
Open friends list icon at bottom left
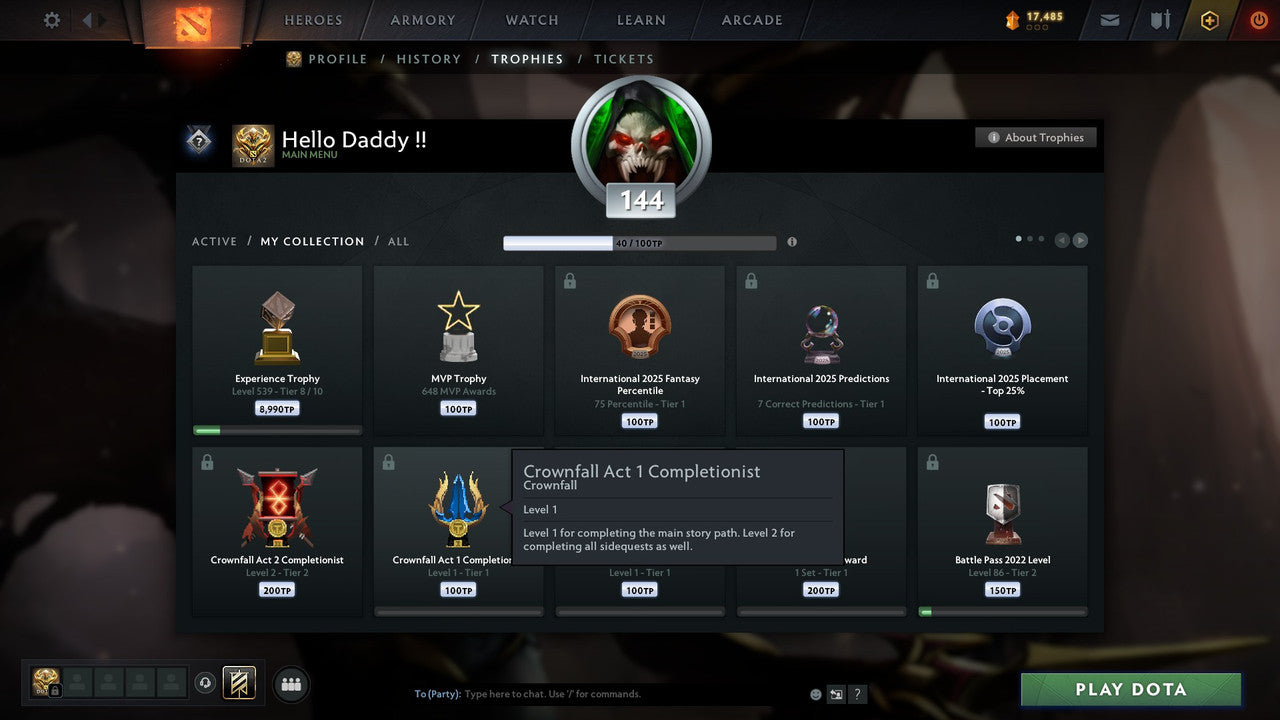click(290, 684)
